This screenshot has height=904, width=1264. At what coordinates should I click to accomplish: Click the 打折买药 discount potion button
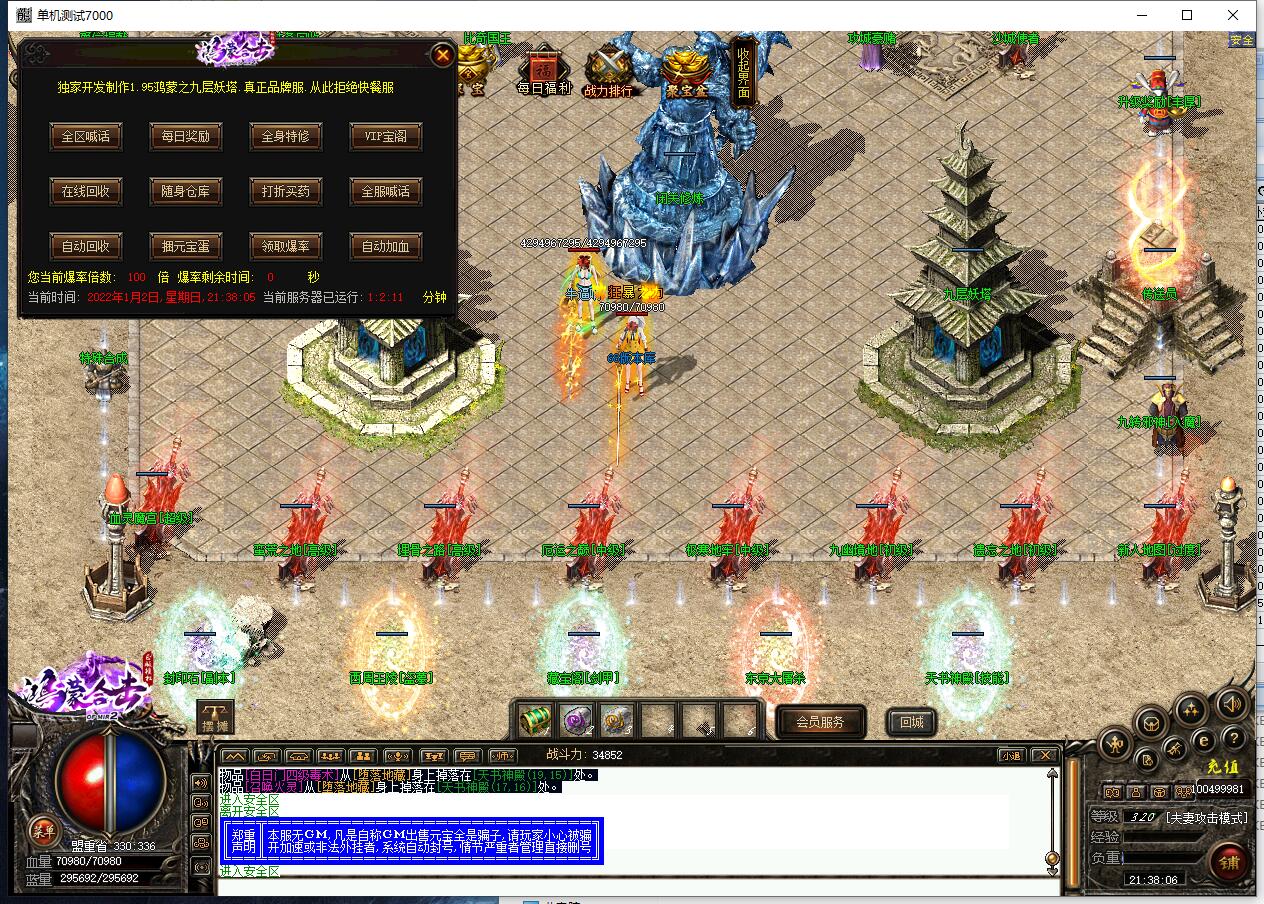[x=285, y=191]
